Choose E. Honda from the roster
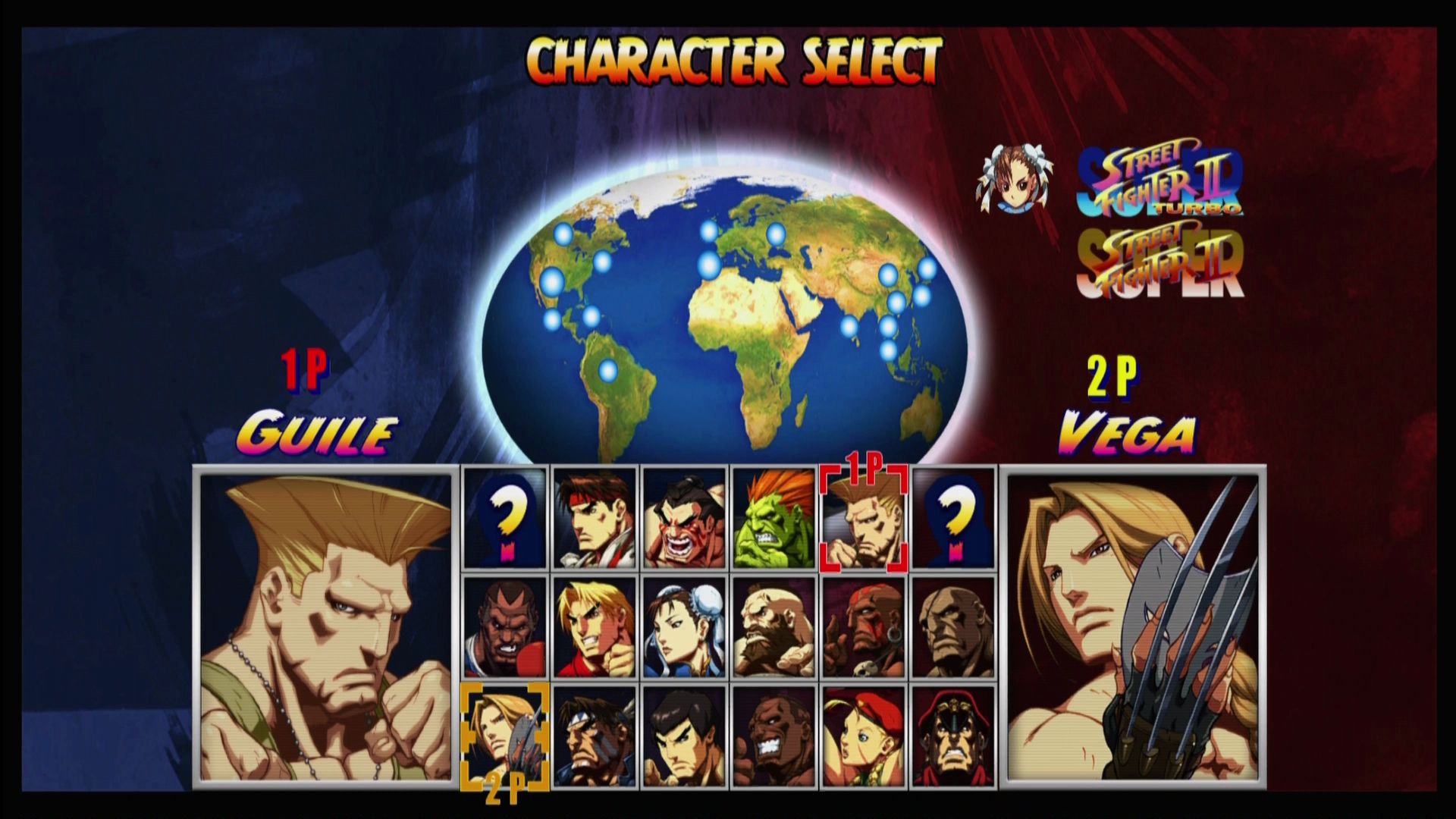 [x=684, y=518]
